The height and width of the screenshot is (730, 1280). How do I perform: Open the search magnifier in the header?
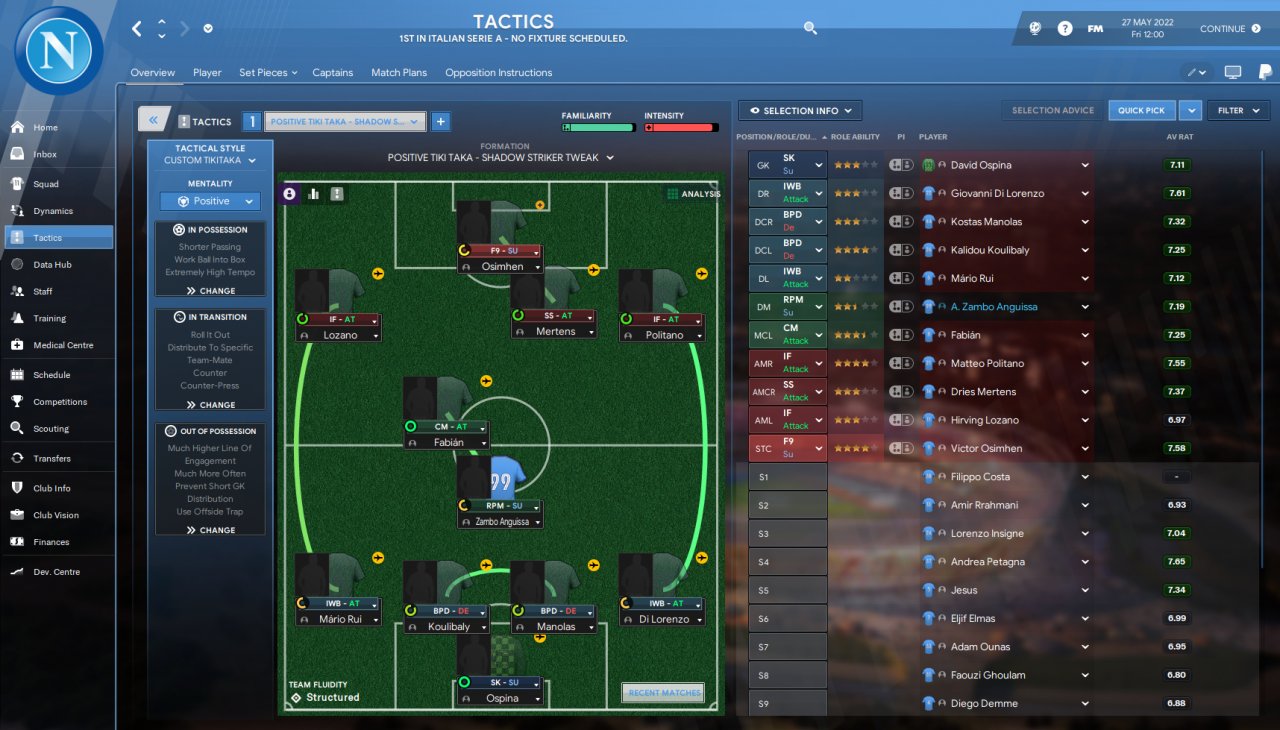click(x=810, y=29)
